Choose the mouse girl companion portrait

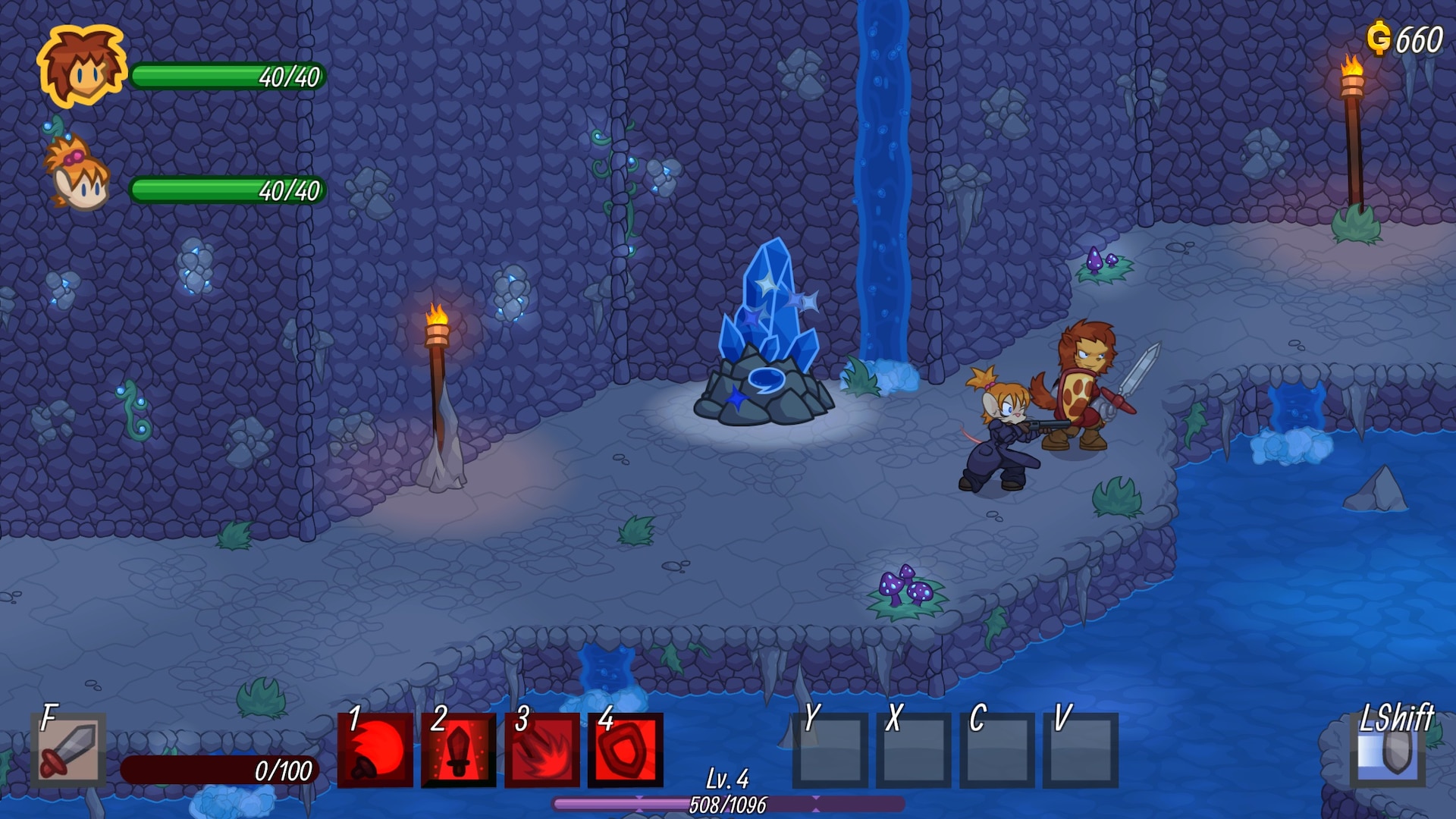pos(77,176)
